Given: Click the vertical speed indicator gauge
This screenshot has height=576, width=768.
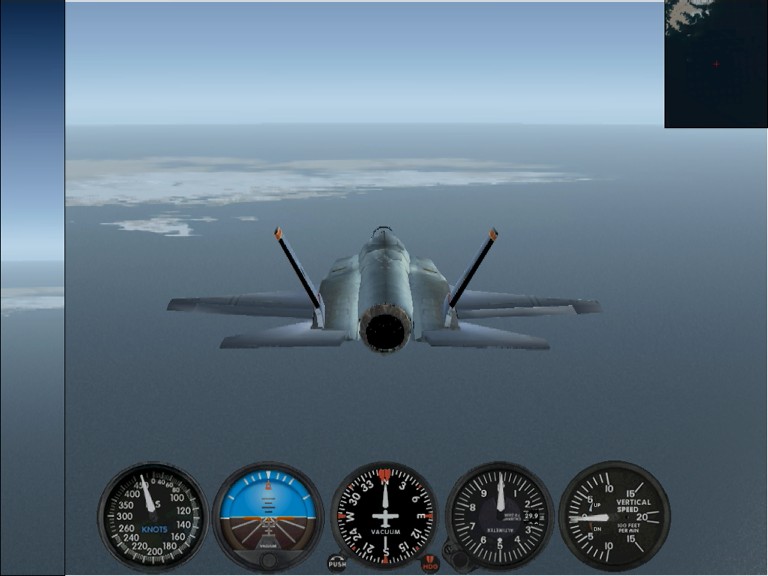Looking at the screenshot, I should coord(613,515).
